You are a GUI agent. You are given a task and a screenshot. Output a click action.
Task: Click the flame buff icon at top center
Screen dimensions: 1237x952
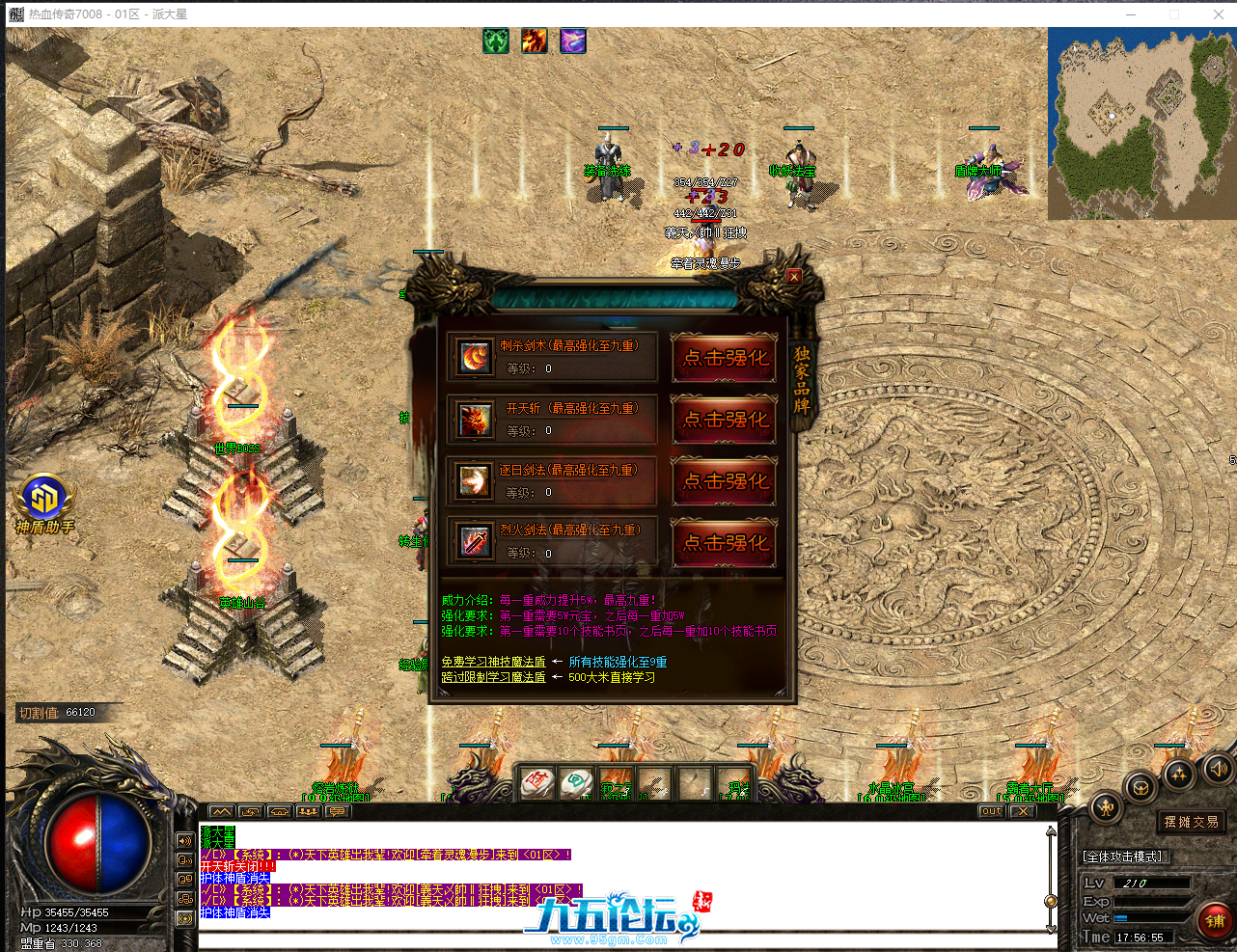(534, 41)
